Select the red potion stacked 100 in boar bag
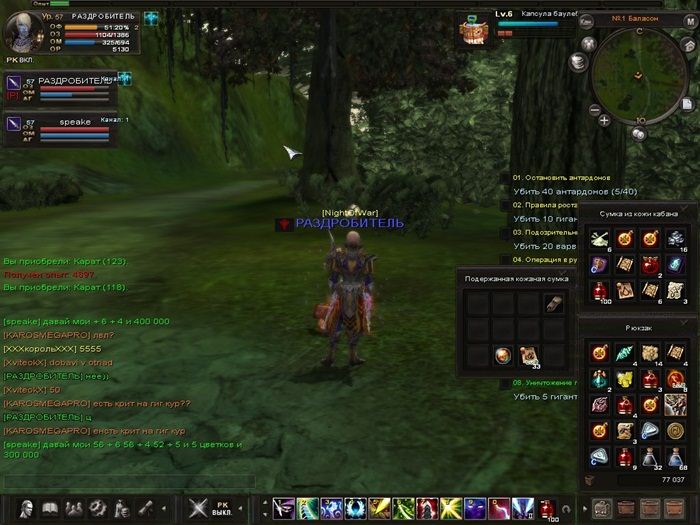 click(601, 289)
